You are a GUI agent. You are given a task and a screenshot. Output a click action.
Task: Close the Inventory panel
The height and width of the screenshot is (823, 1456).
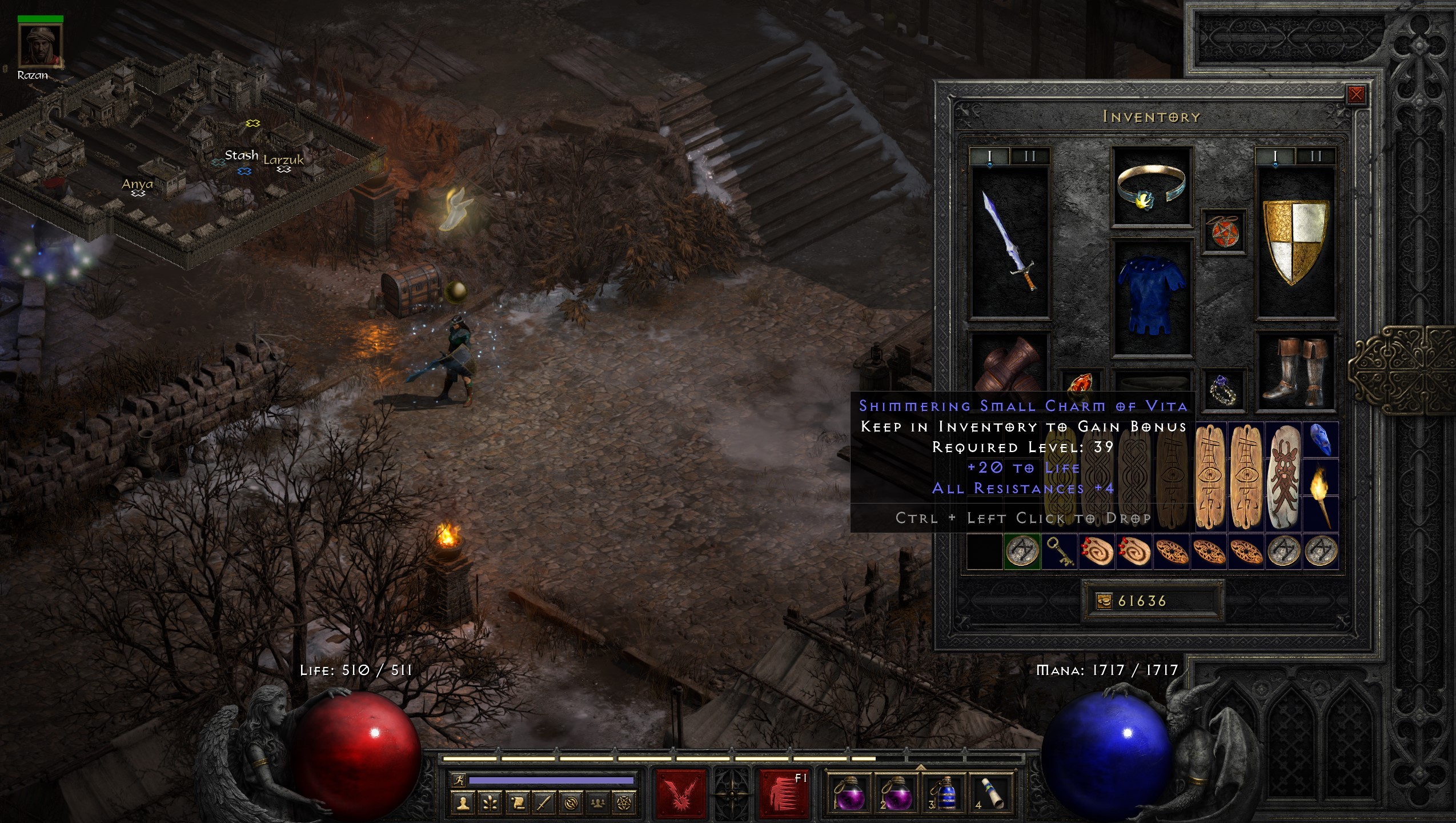(x=1356, y=95)
